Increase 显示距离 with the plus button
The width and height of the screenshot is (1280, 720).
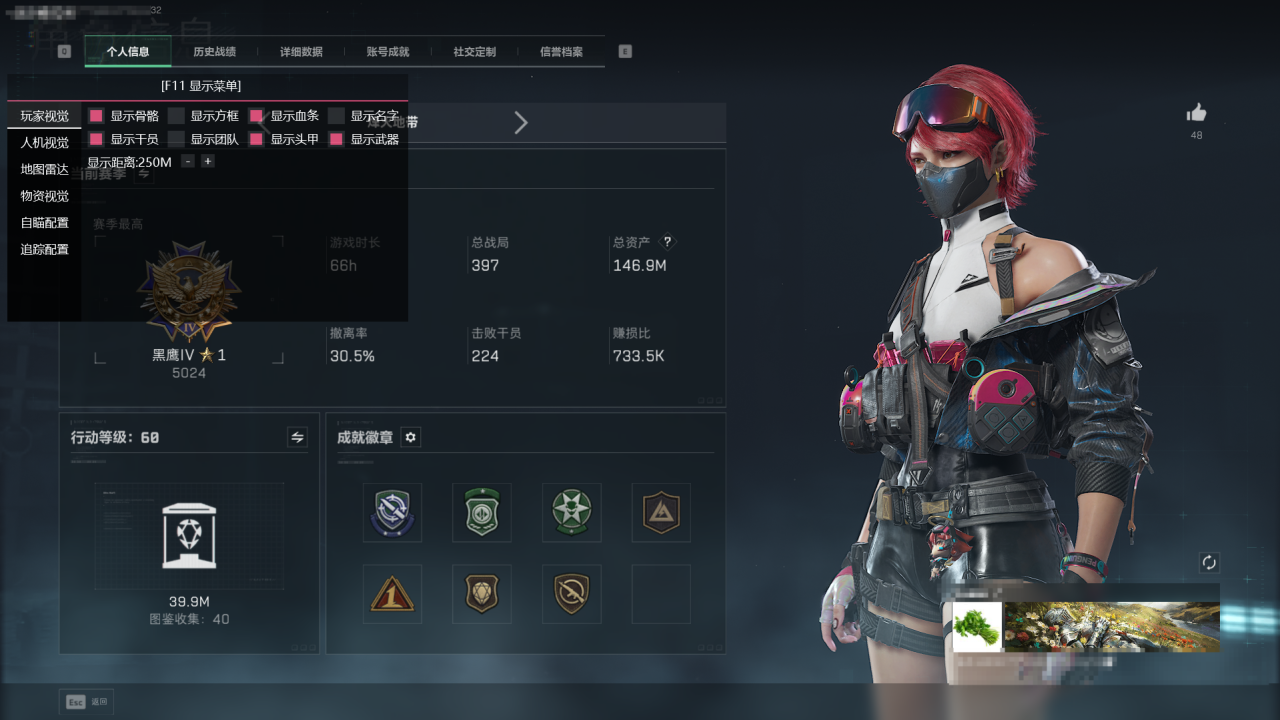208,161
